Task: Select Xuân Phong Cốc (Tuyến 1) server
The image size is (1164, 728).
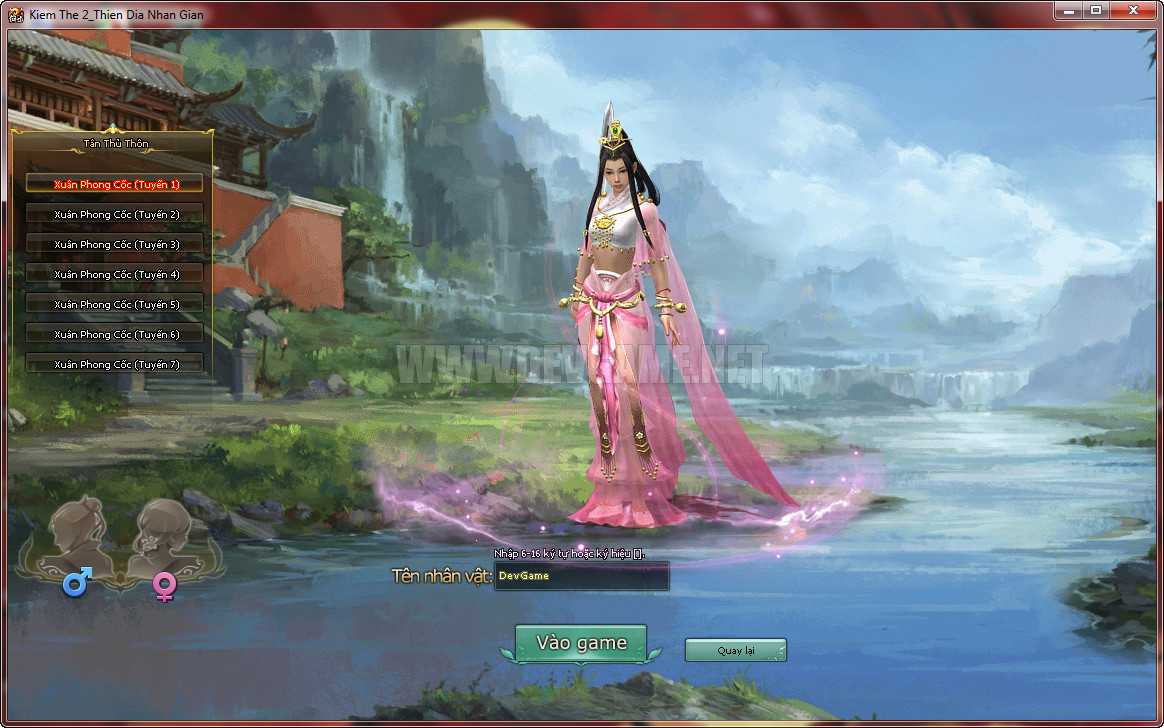Action: [x=115, y=184]
